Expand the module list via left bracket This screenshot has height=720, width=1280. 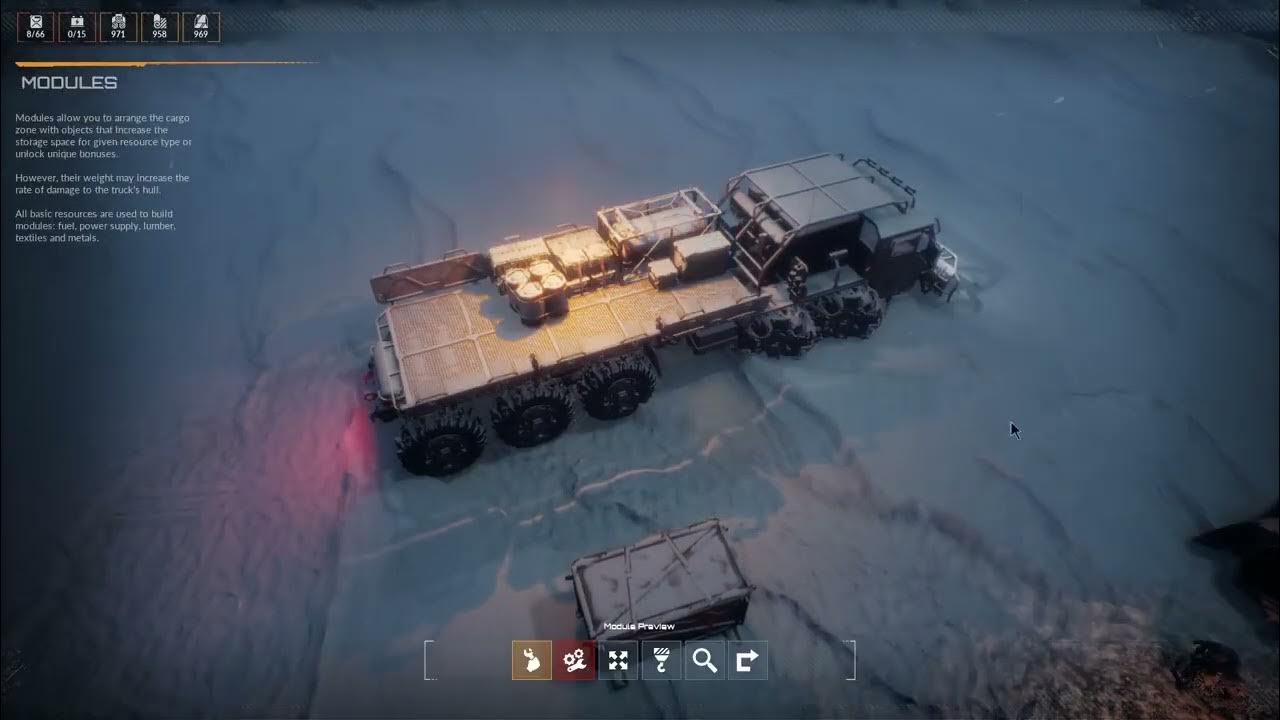point(429,659)
